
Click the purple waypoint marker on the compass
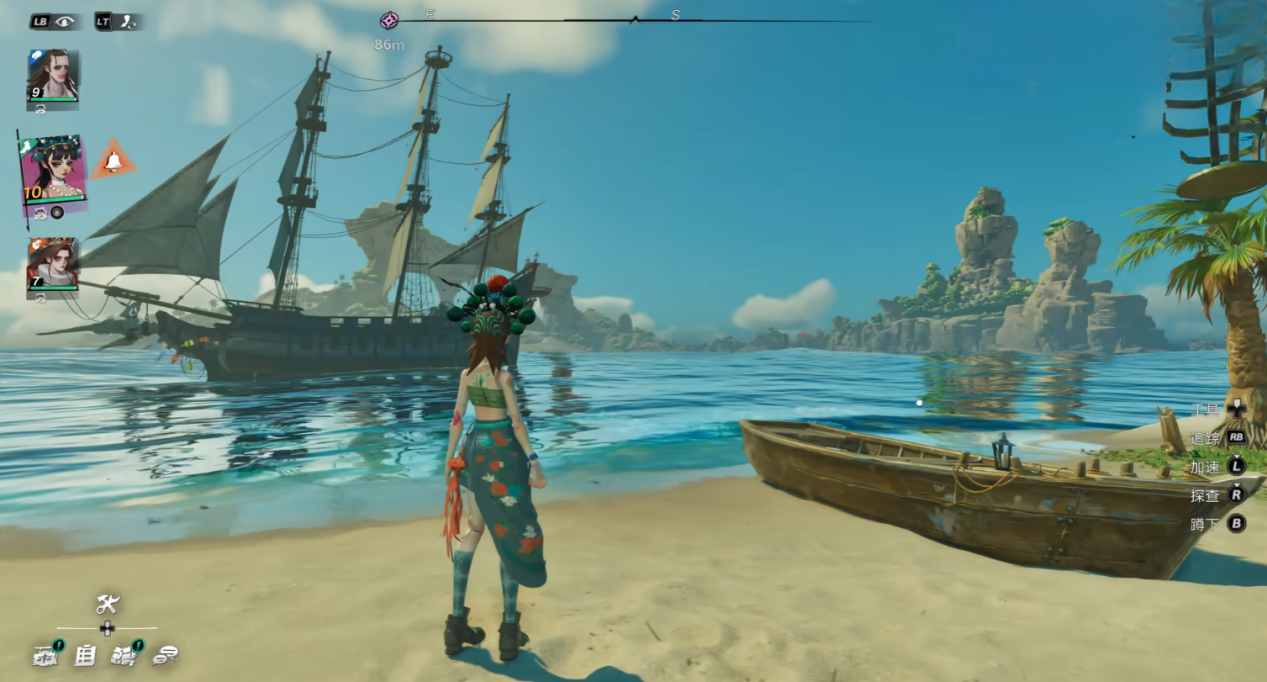tap(389, 20)
